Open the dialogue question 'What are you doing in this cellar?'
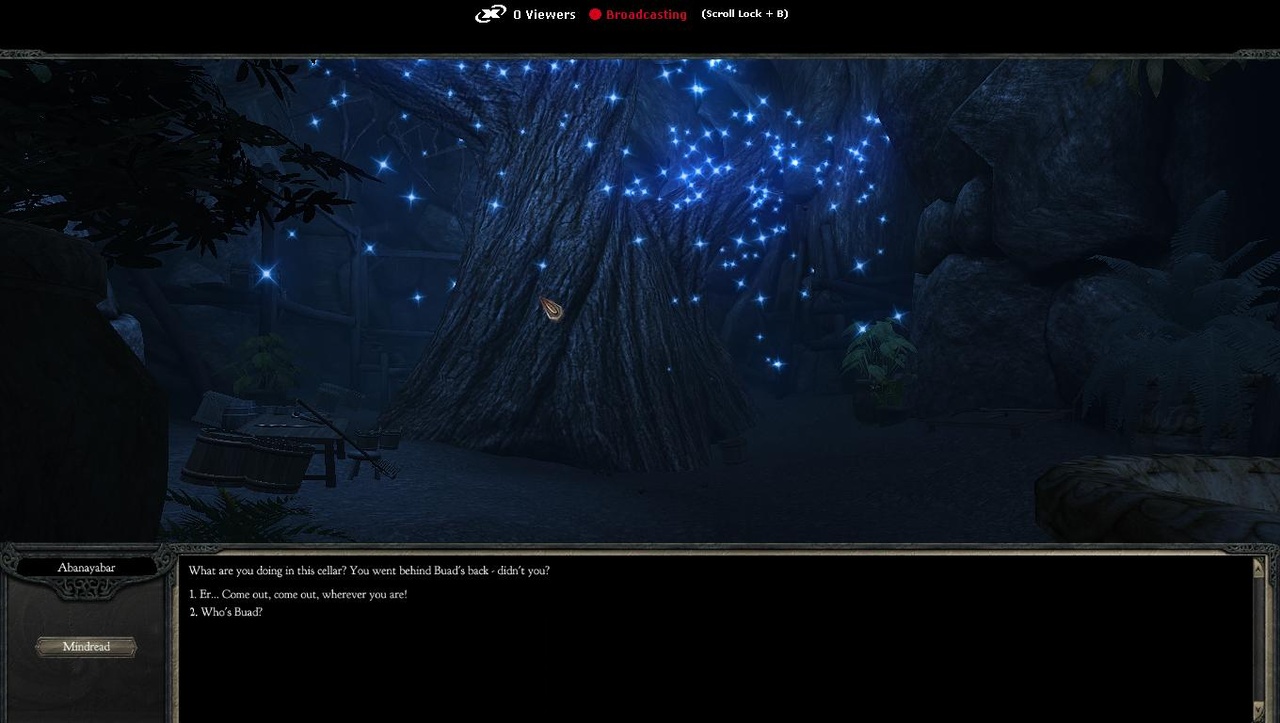 (370, 570)
